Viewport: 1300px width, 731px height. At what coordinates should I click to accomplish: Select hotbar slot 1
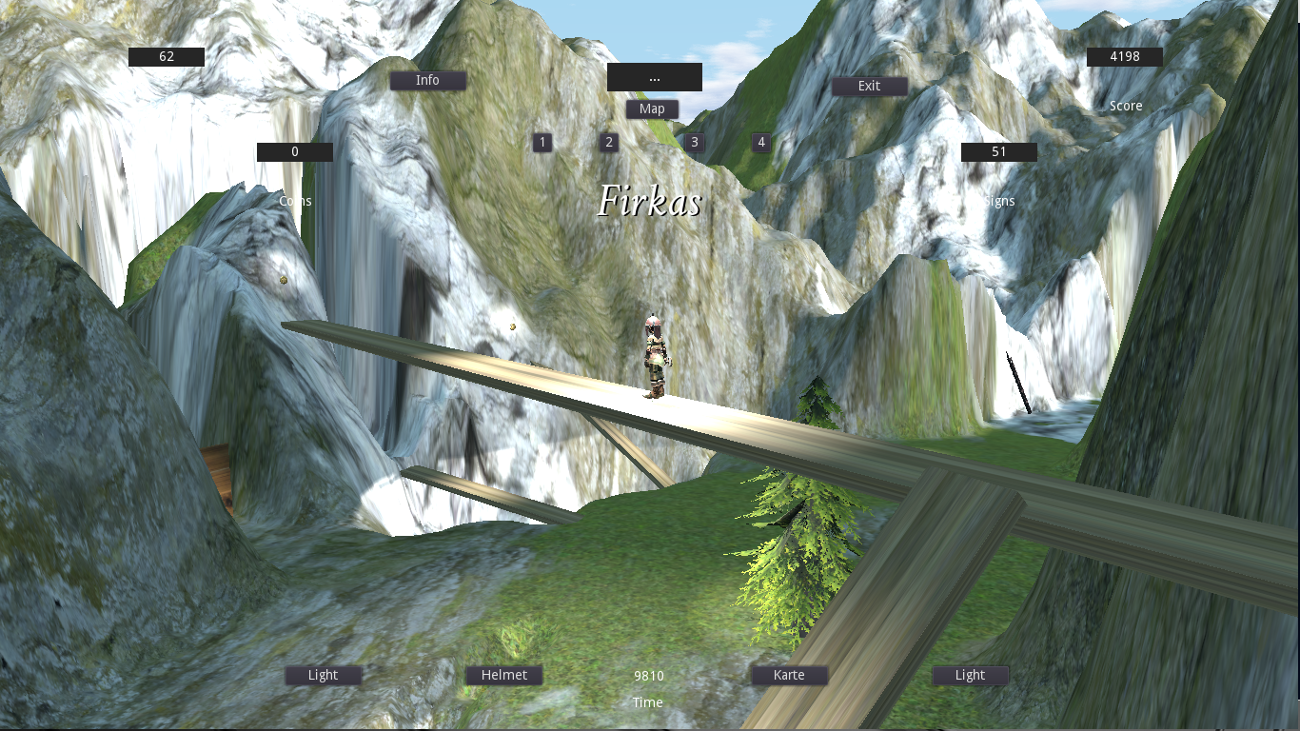pos(542,142)
